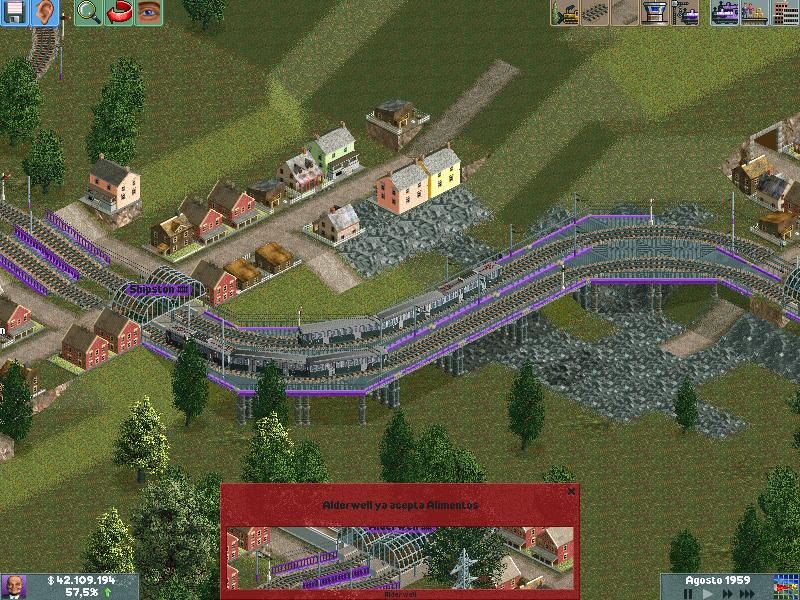The image size is (800, 600).
Task: Open the eye view options menu
Action: (x=148, y=13)
